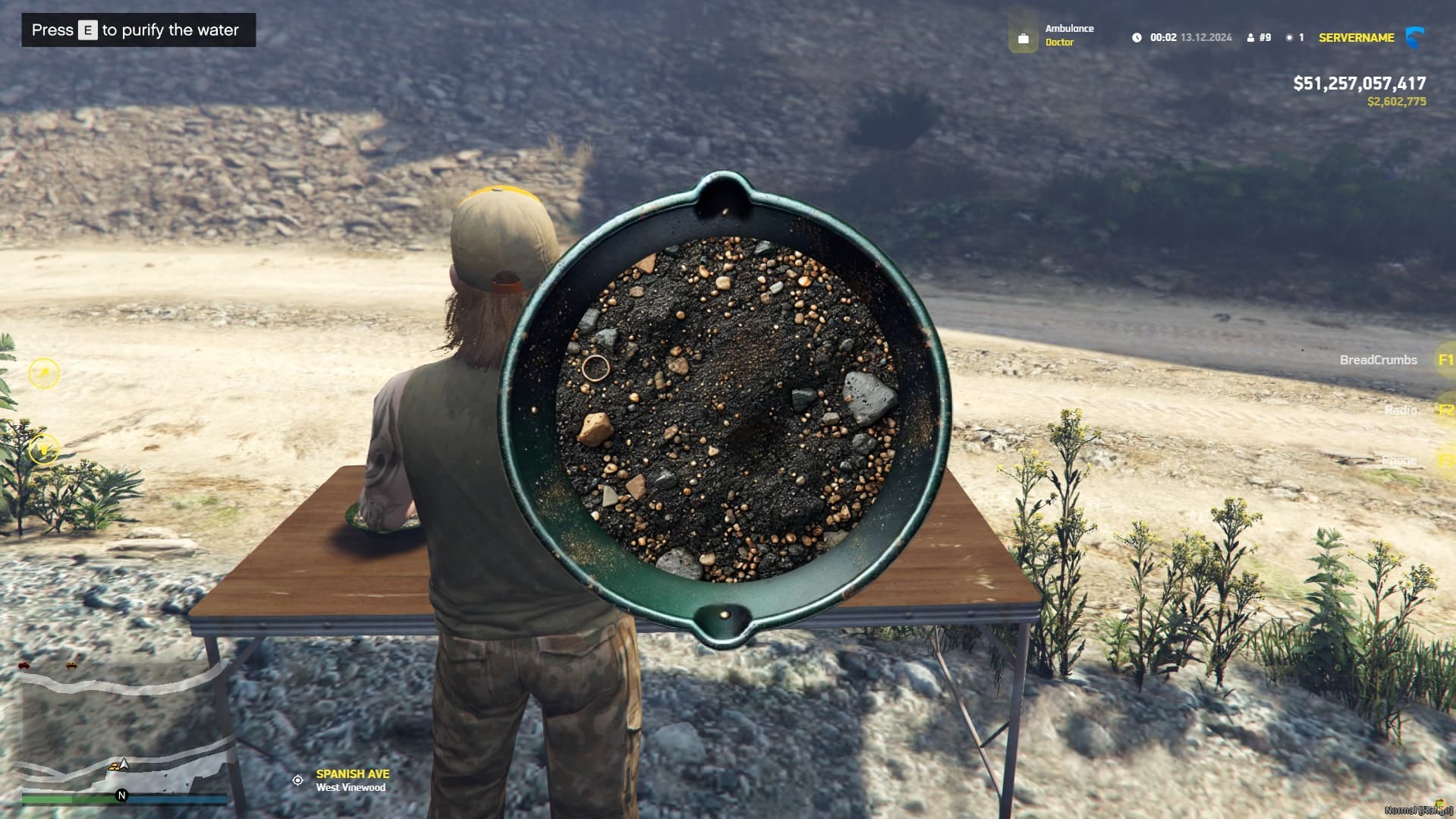Select the upper yellow circular status icon
The width and height of the screenshot is (1456, 819).
click(44, 373)
